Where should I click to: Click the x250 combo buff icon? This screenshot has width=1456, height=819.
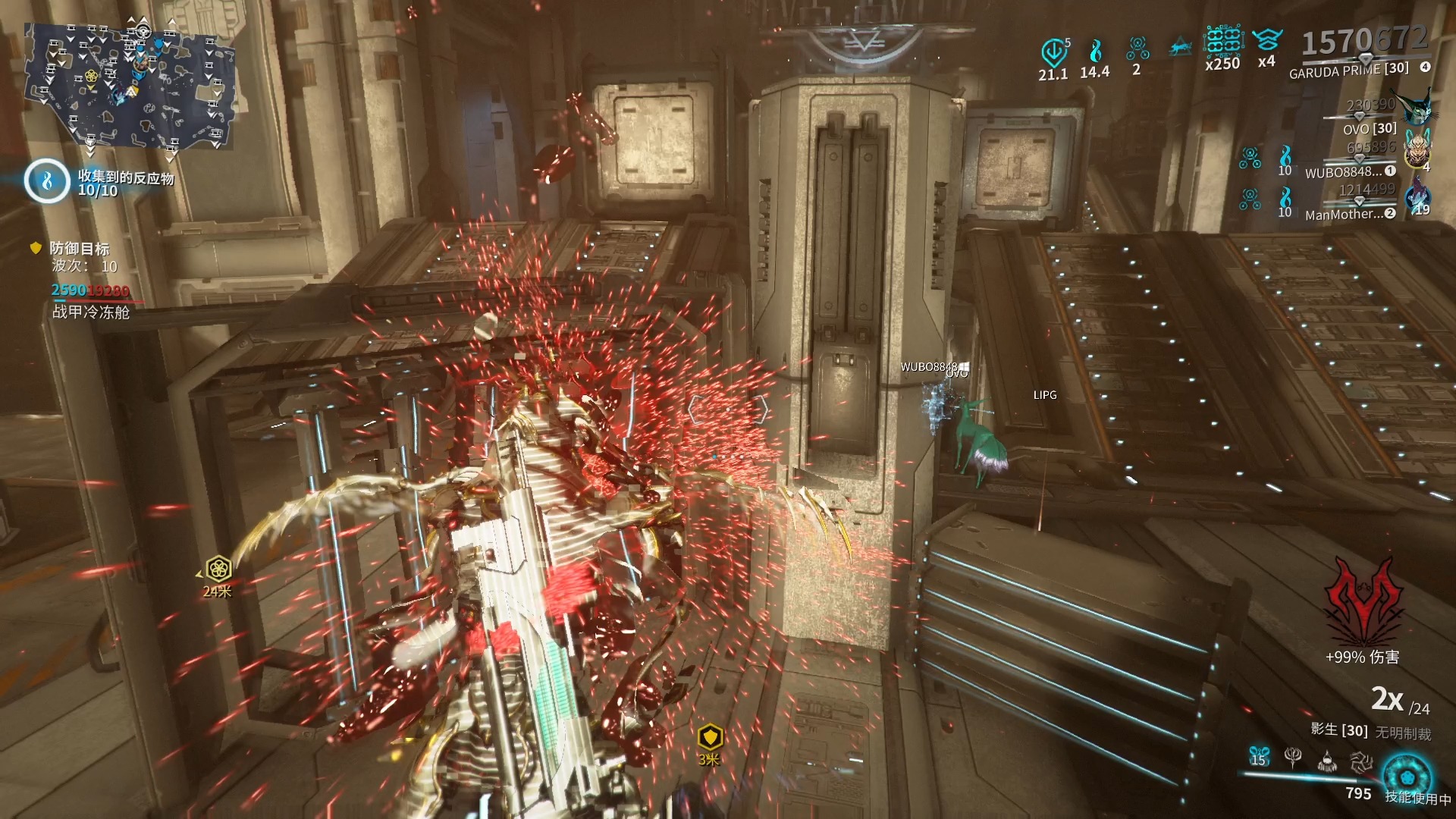[1222, 42]
